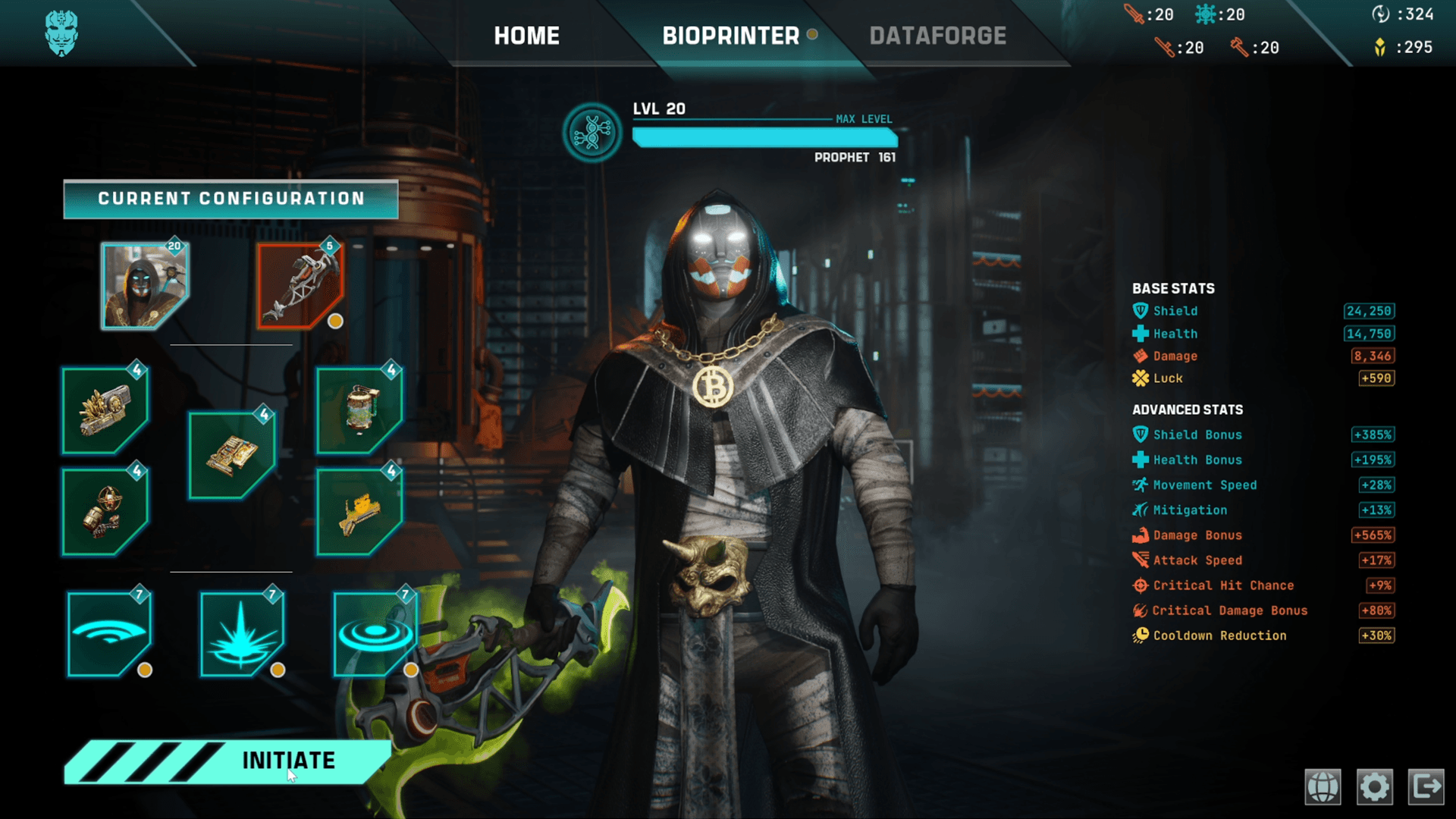This screenshot has width=1456, height=819.
Task: Click the INITIATE button
Action: pos(288,761)
